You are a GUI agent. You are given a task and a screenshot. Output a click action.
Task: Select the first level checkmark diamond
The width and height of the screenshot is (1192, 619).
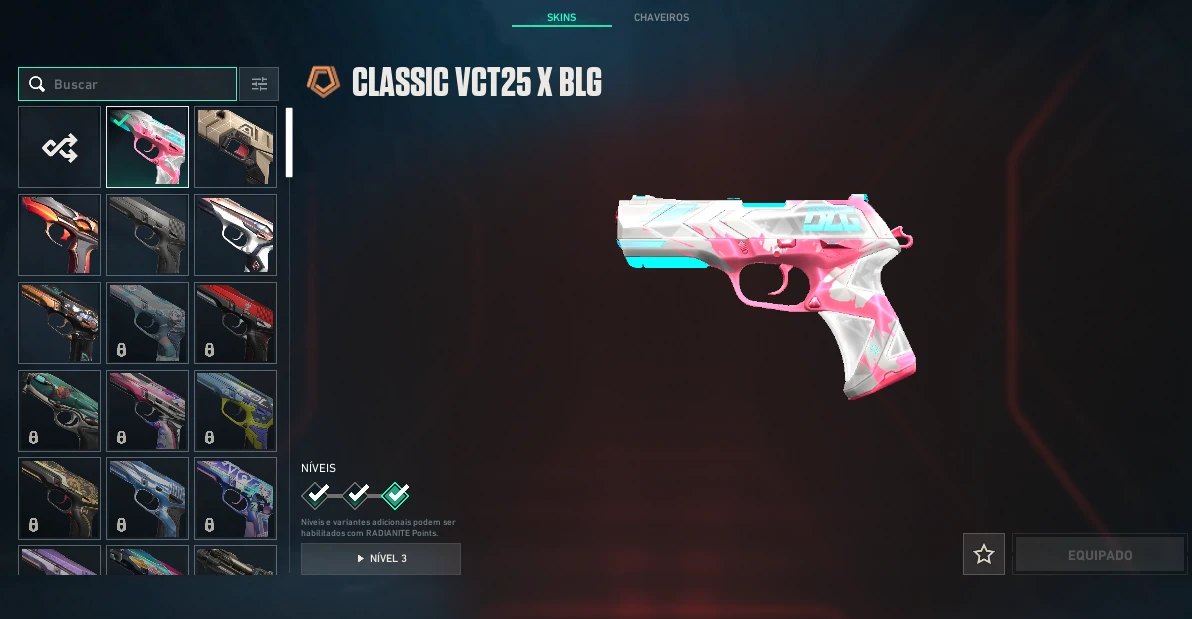[x=316, y=494]
